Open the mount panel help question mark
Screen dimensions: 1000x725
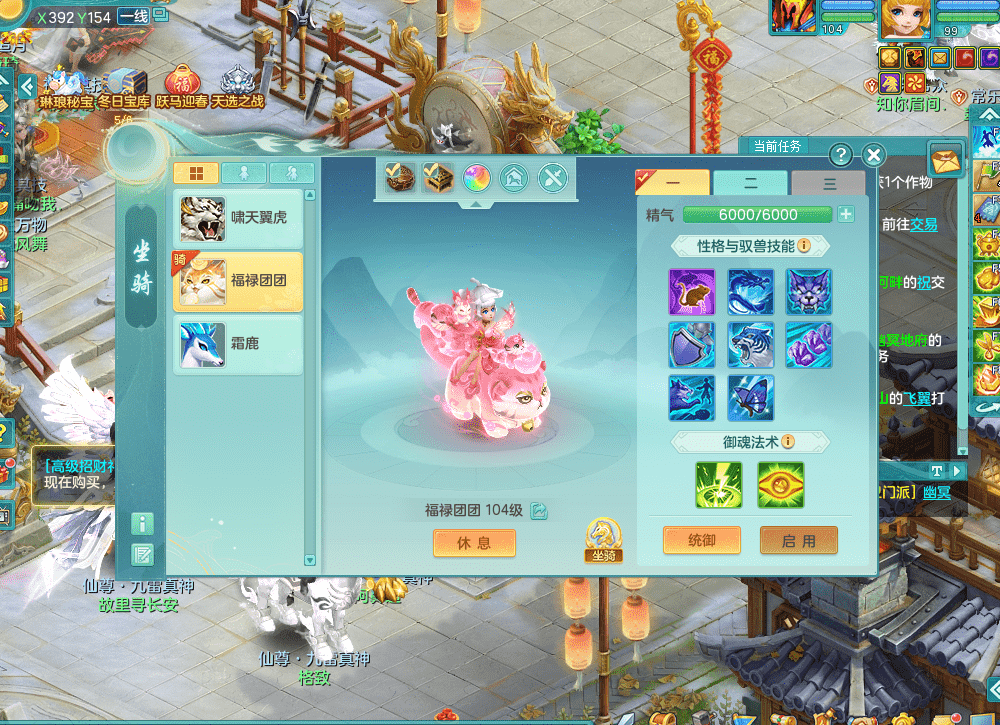point(842,155)
